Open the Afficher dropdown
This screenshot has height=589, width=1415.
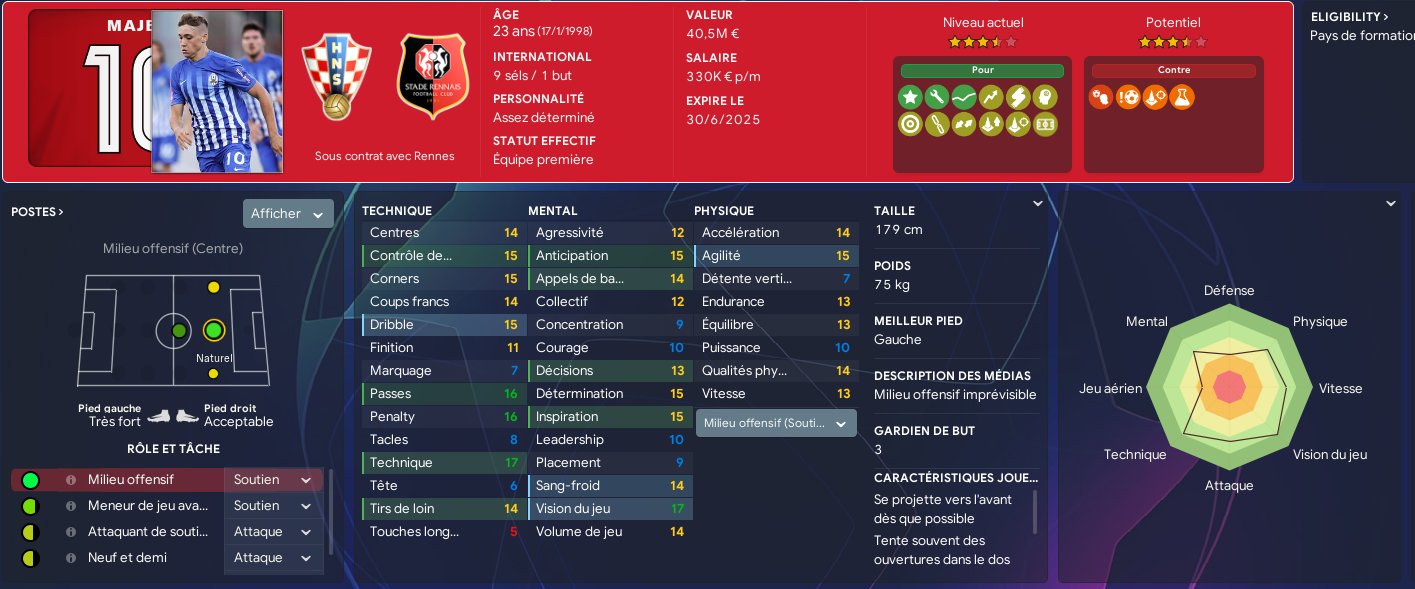(x=288, y=214)
